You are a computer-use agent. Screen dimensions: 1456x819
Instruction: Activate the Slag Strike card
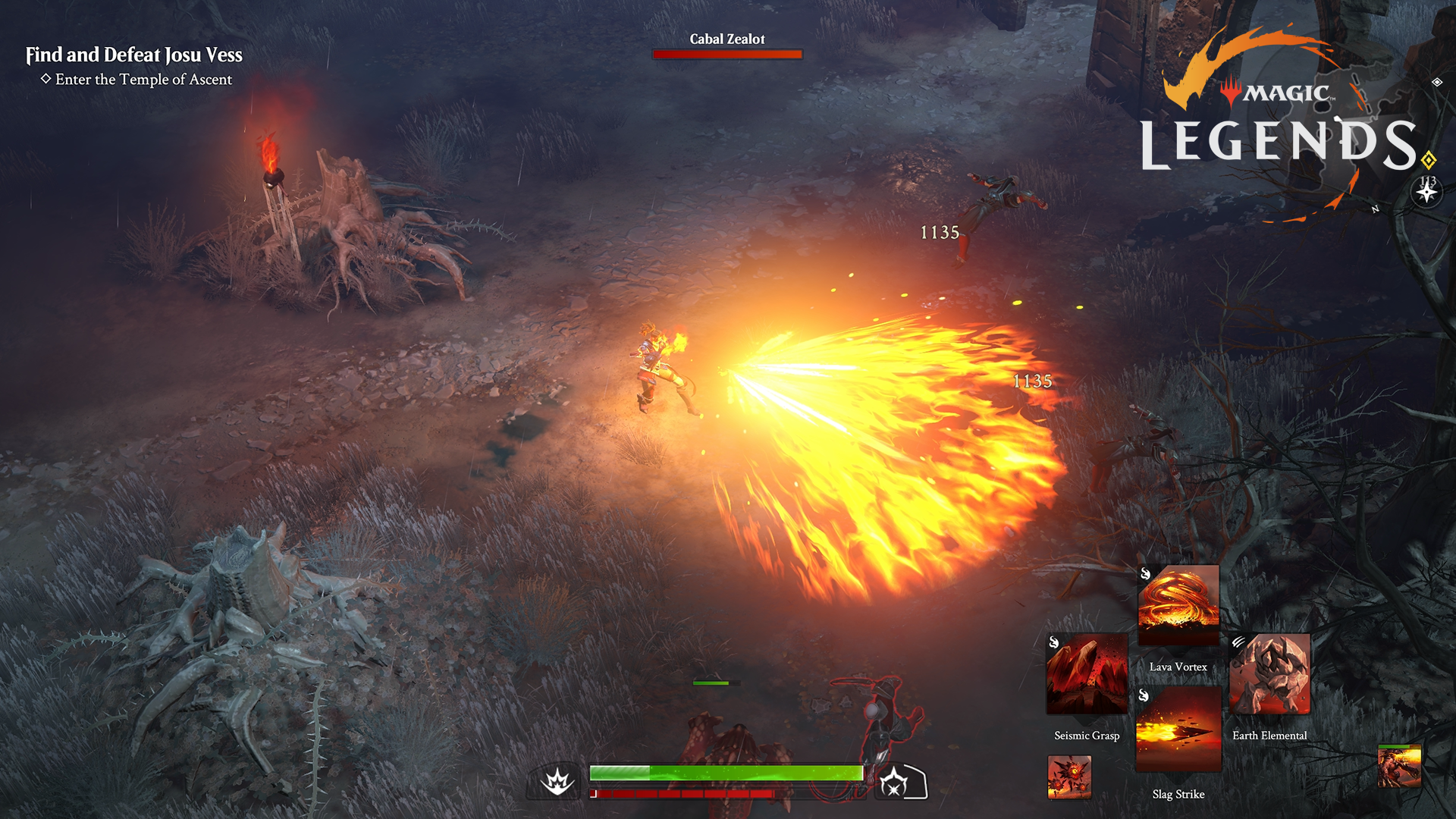tap(1179, 728)
